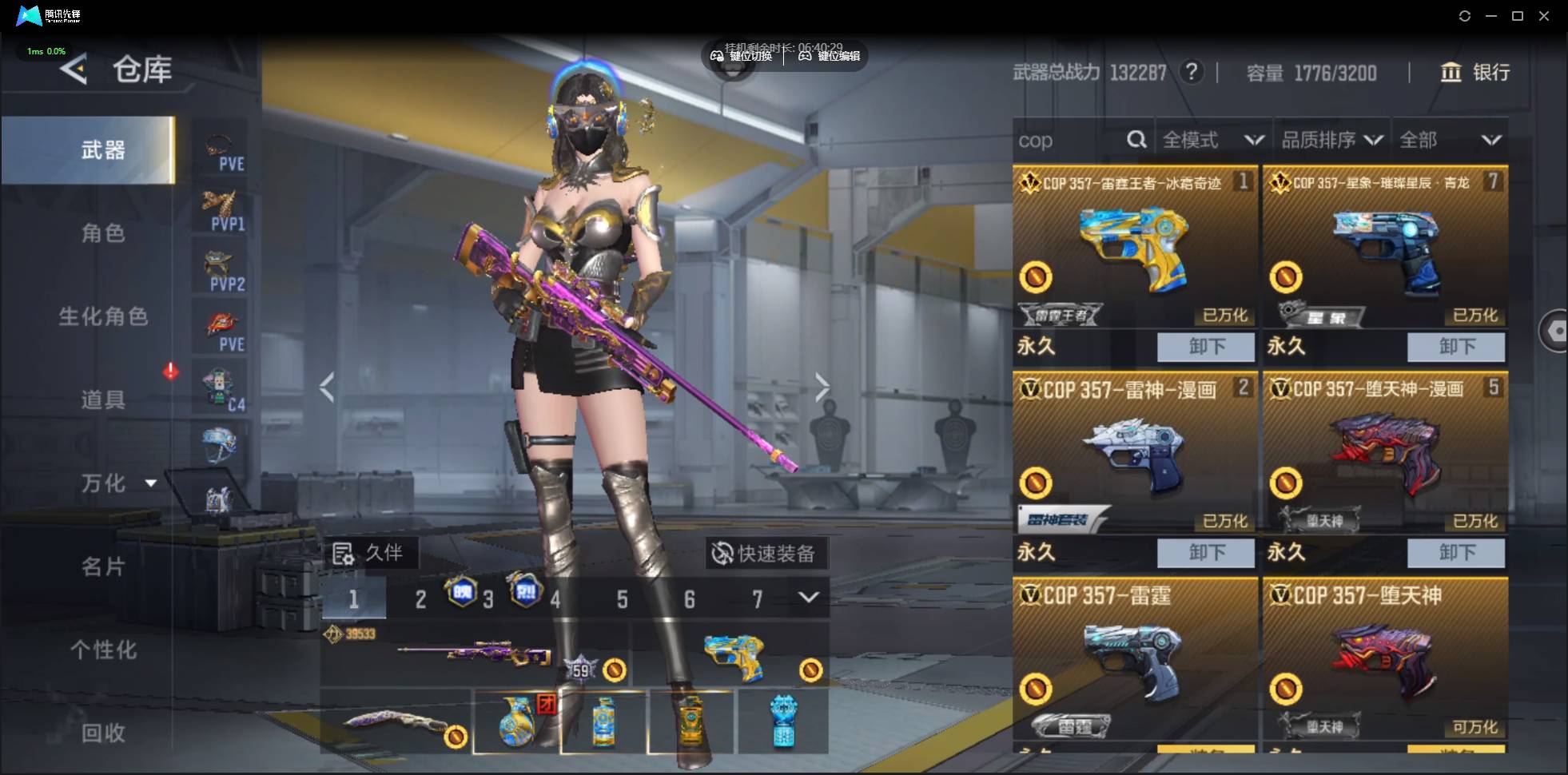Image resolution: width=1568 pixels, height=775 pixels.
Task: Switch to the 角色 tab
Action: click(102, 233)
